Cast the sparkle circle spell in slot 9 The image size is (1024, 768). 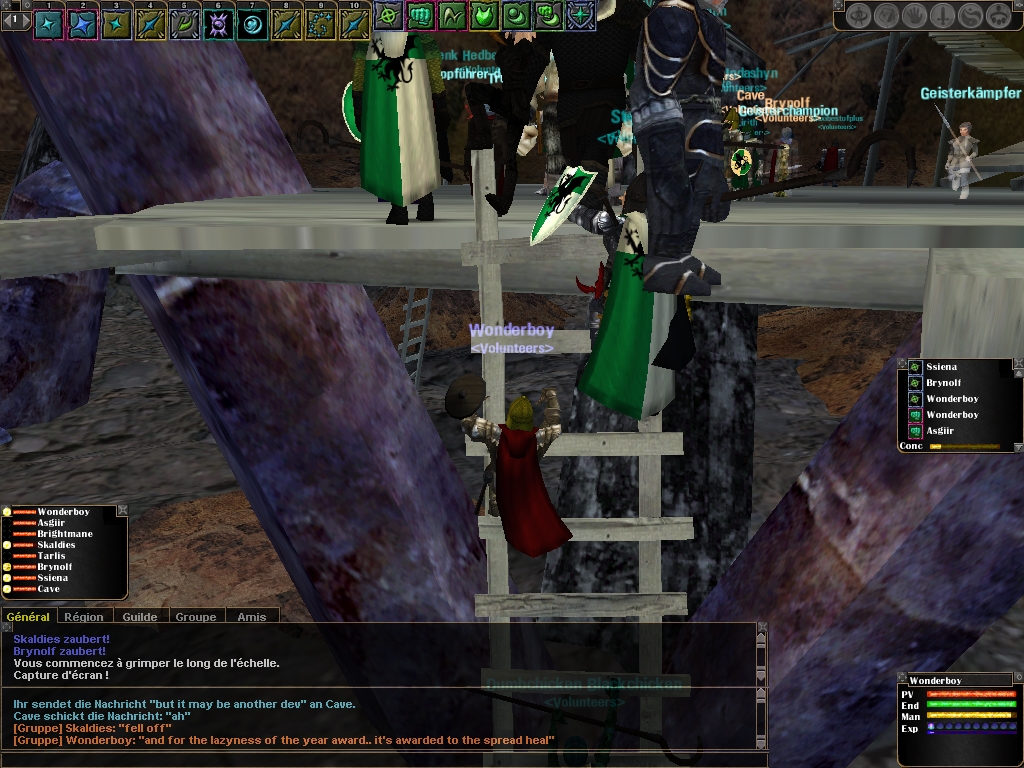(x=321, y=24)
